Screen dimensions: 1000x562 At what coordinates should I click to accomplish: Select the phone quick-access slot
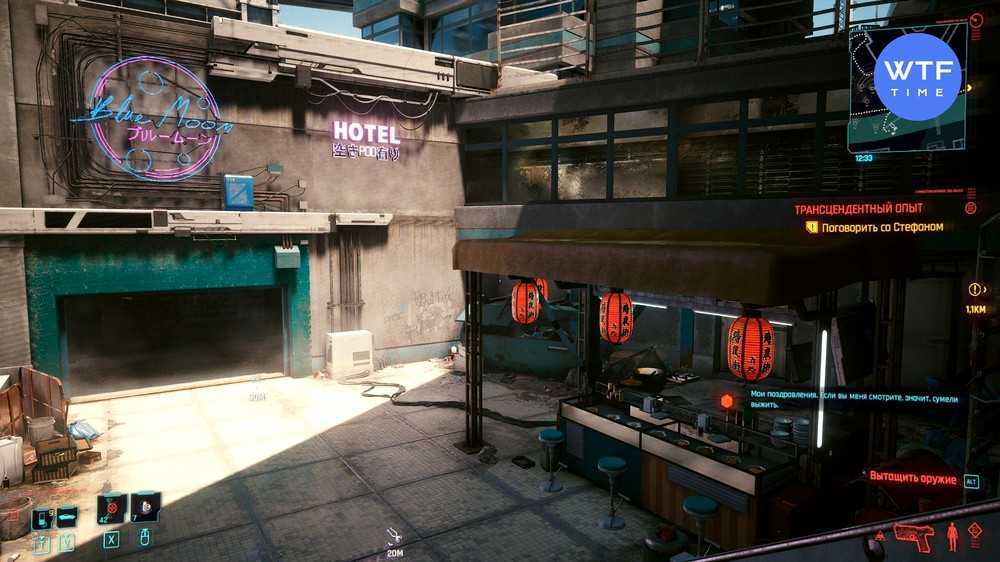click(x=41, y=519)
